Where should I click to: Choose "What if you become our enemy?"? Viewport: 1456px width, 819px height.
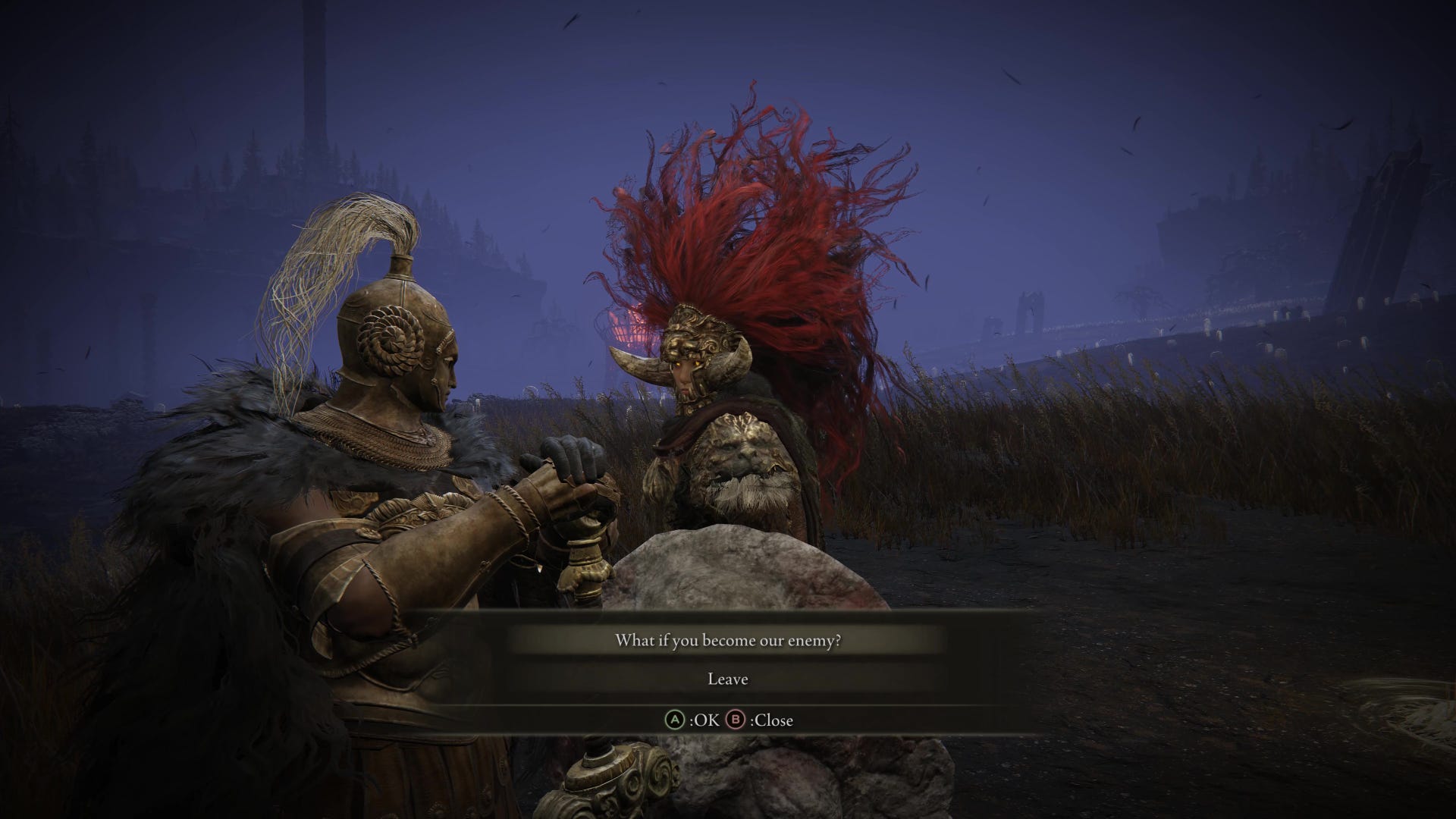[x=727, y=641]
